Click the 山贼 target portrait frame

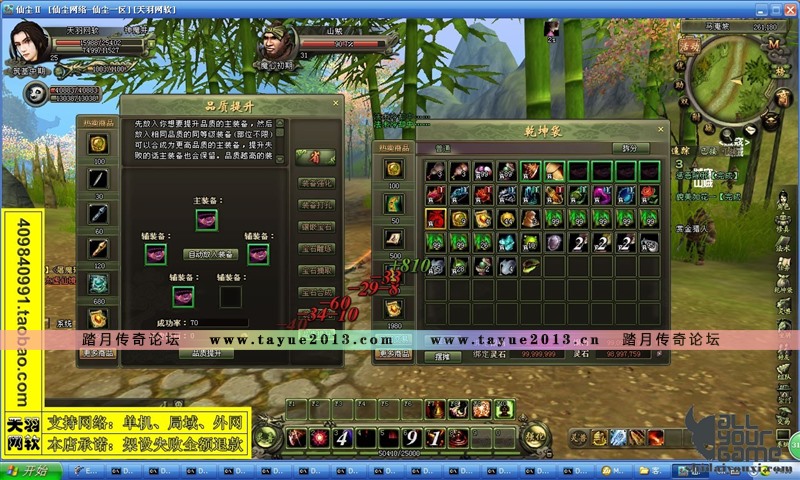click(280, 46)
